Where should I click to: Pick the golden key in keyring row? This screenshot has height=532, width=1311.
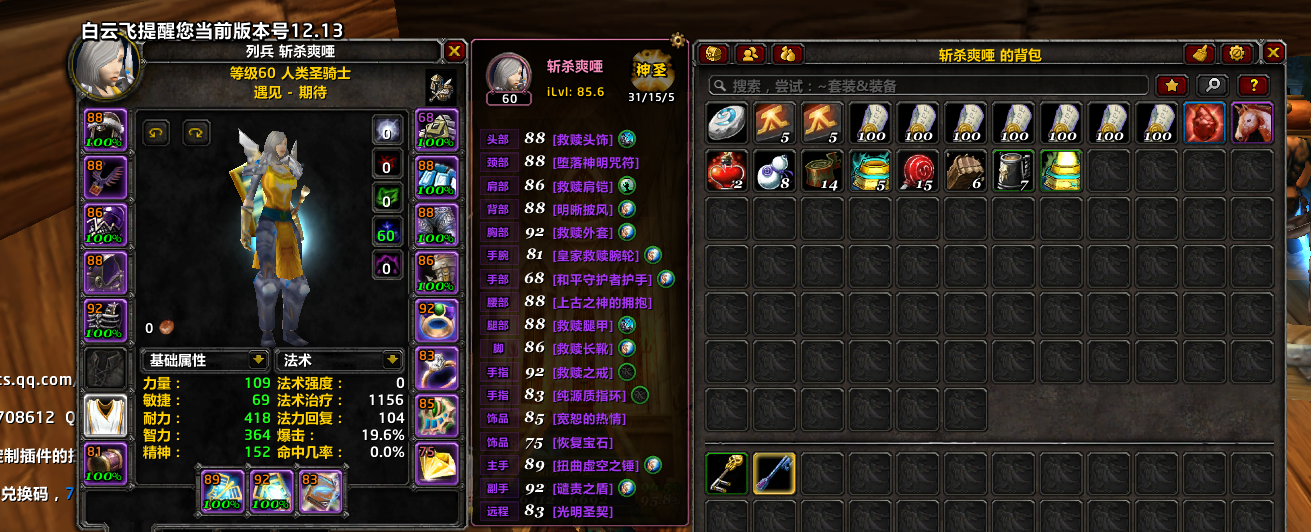(727, 475)
